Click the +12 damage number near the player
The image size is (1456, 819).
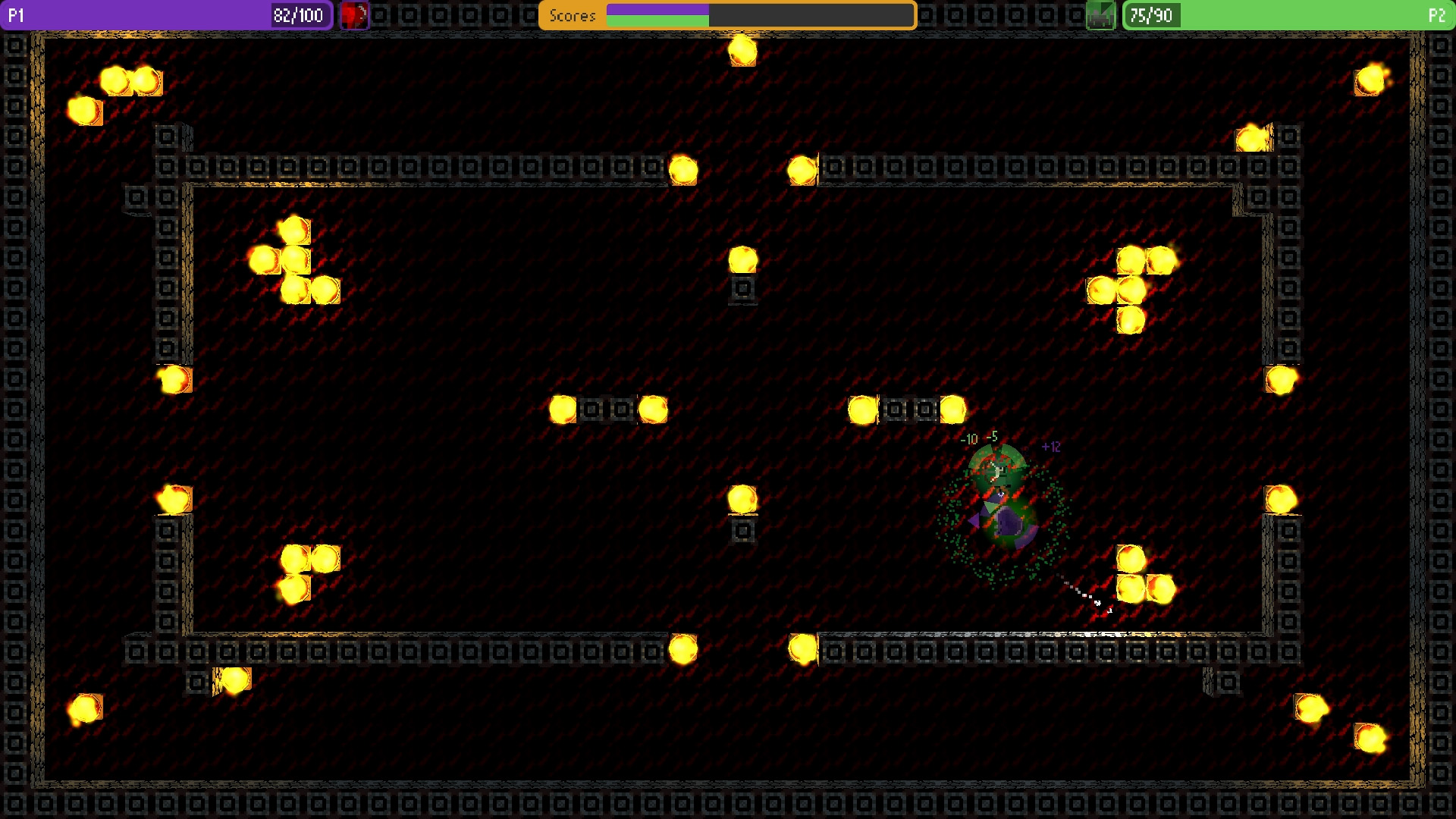click(1051, 447)
